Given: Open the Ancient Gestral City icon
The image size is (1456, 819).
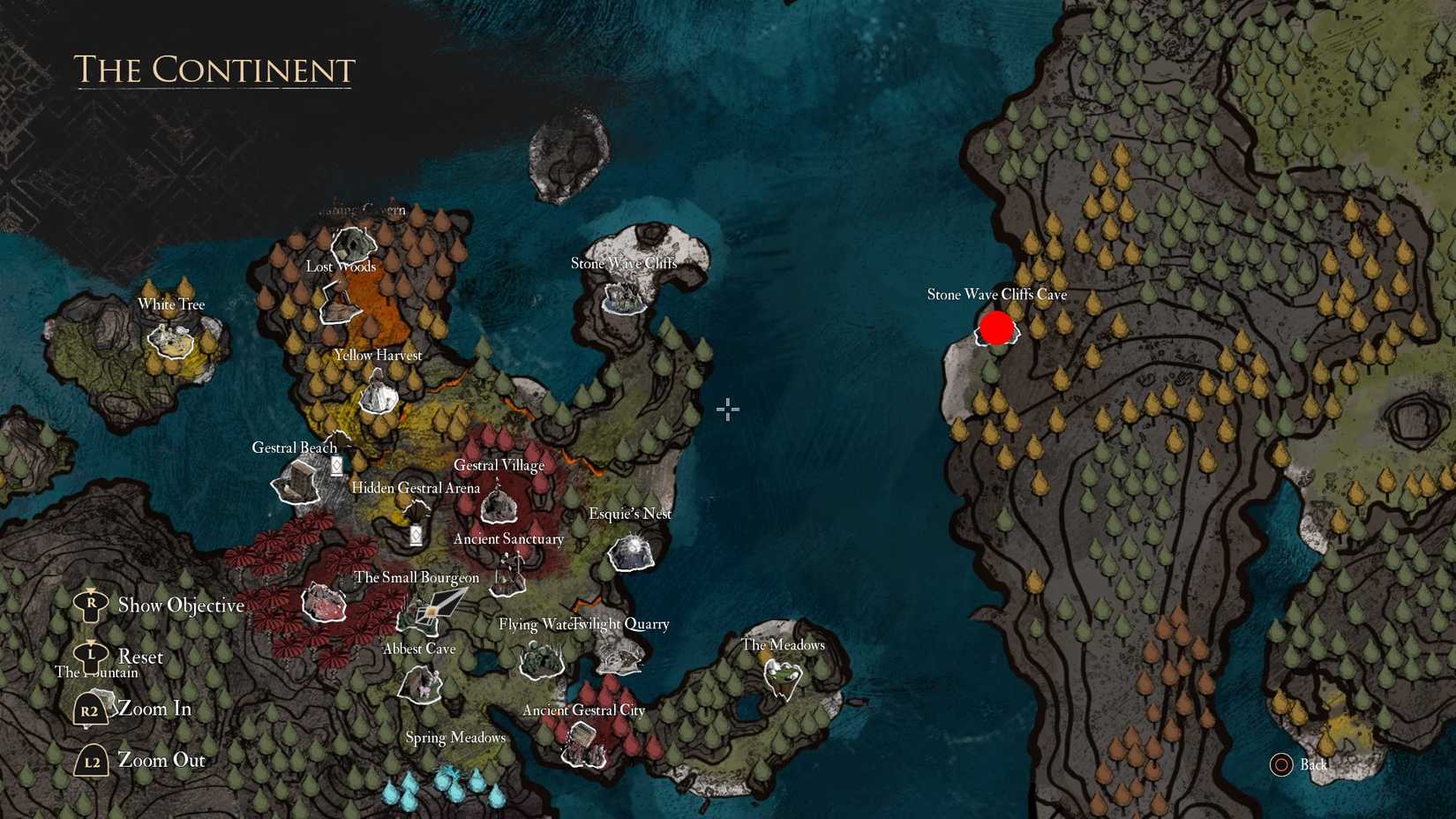Looking at the screenshot, I should coord(582,744).
